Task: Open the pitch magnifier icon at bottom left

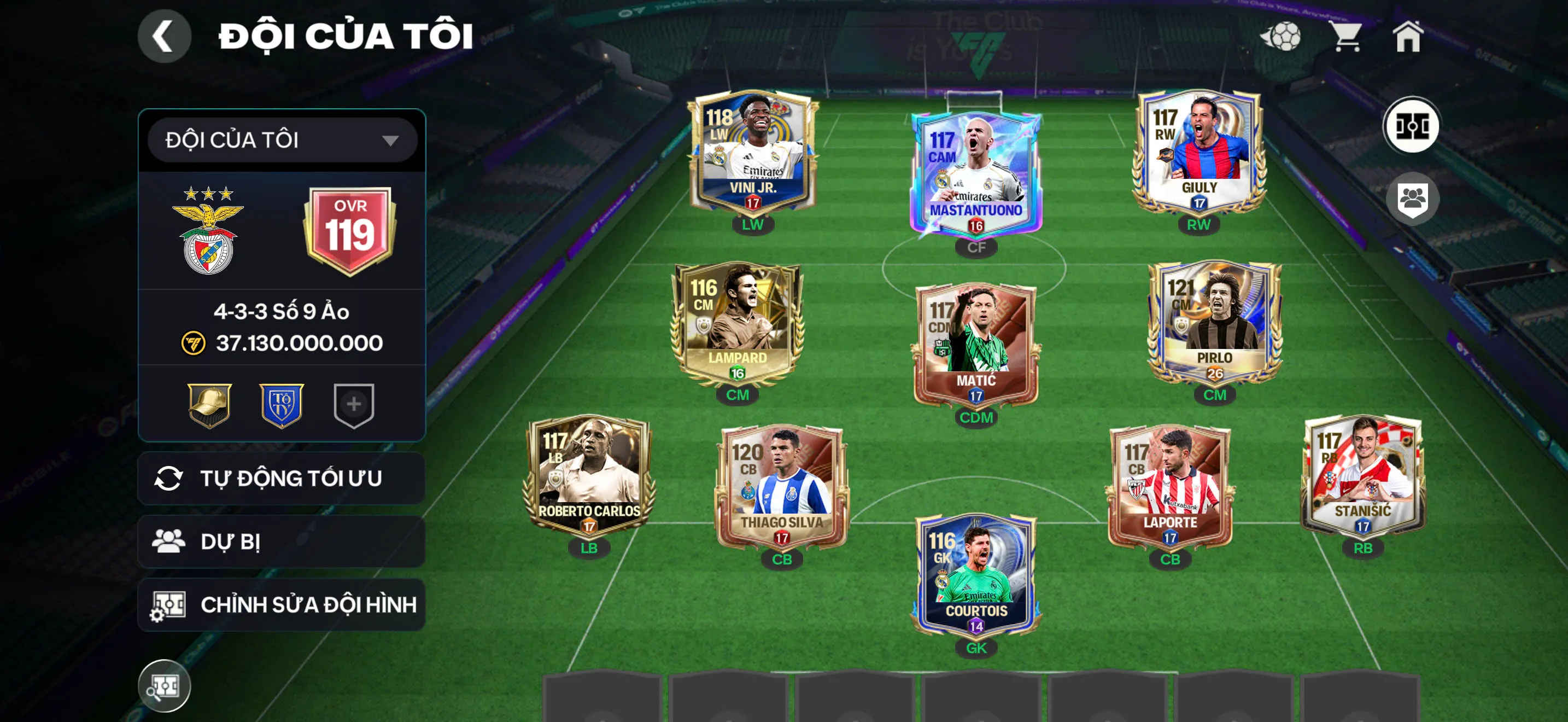Action: coord(165,685)
